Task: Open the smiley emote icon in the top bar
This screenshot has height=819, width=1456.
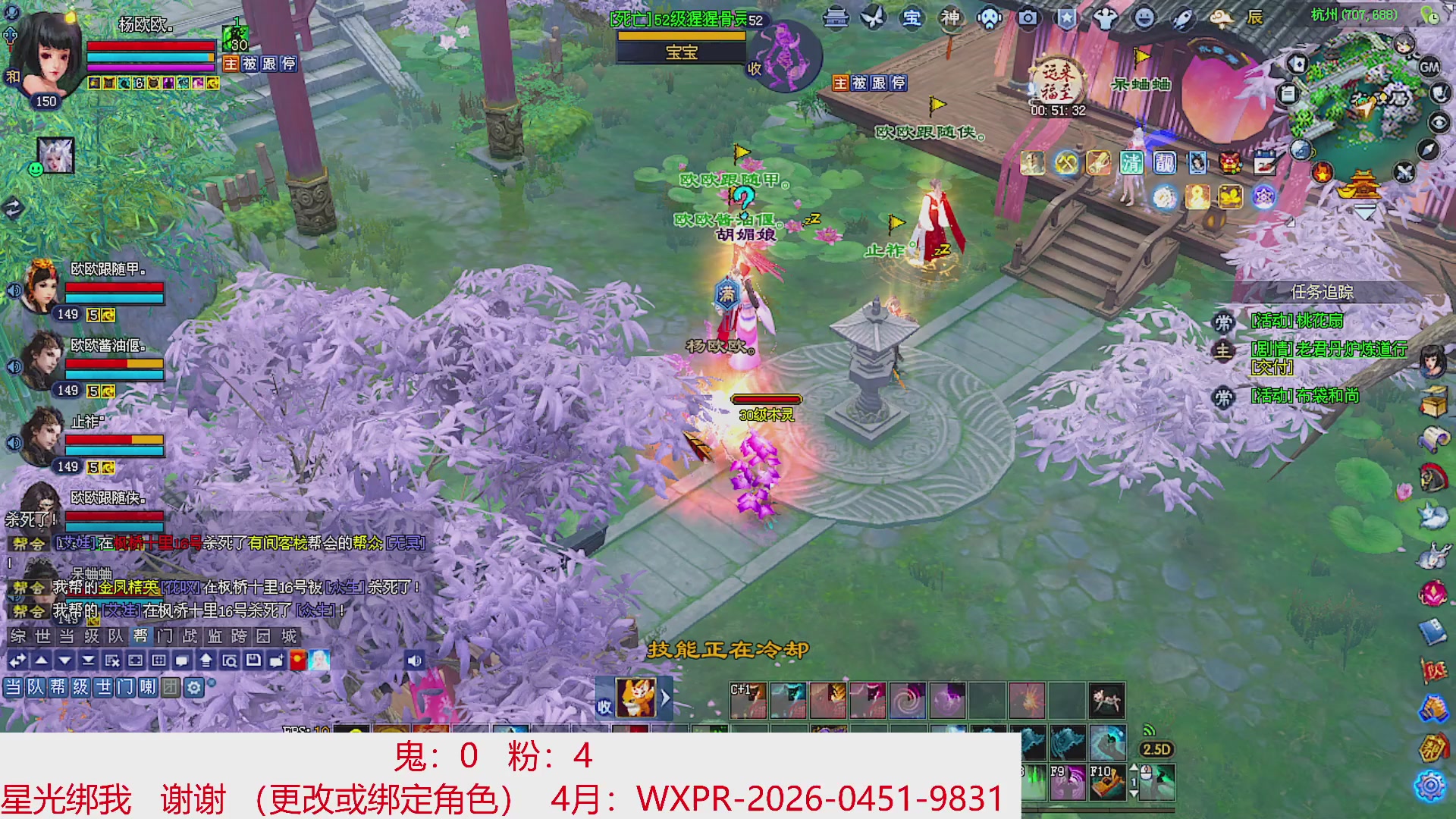Action: tap(1143, 17)
